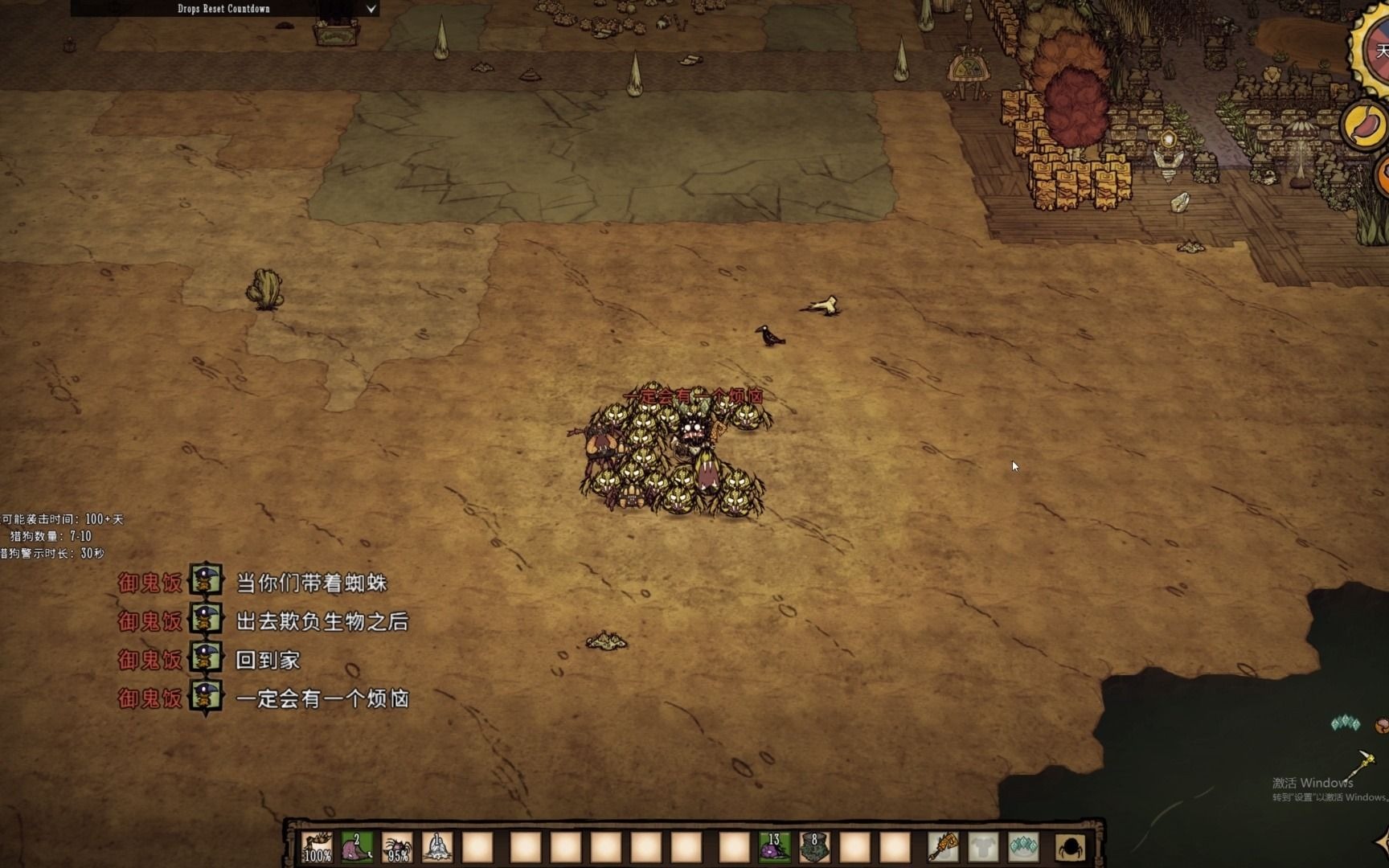Click the 激活 Windows activation watermark

[1312, 783]
